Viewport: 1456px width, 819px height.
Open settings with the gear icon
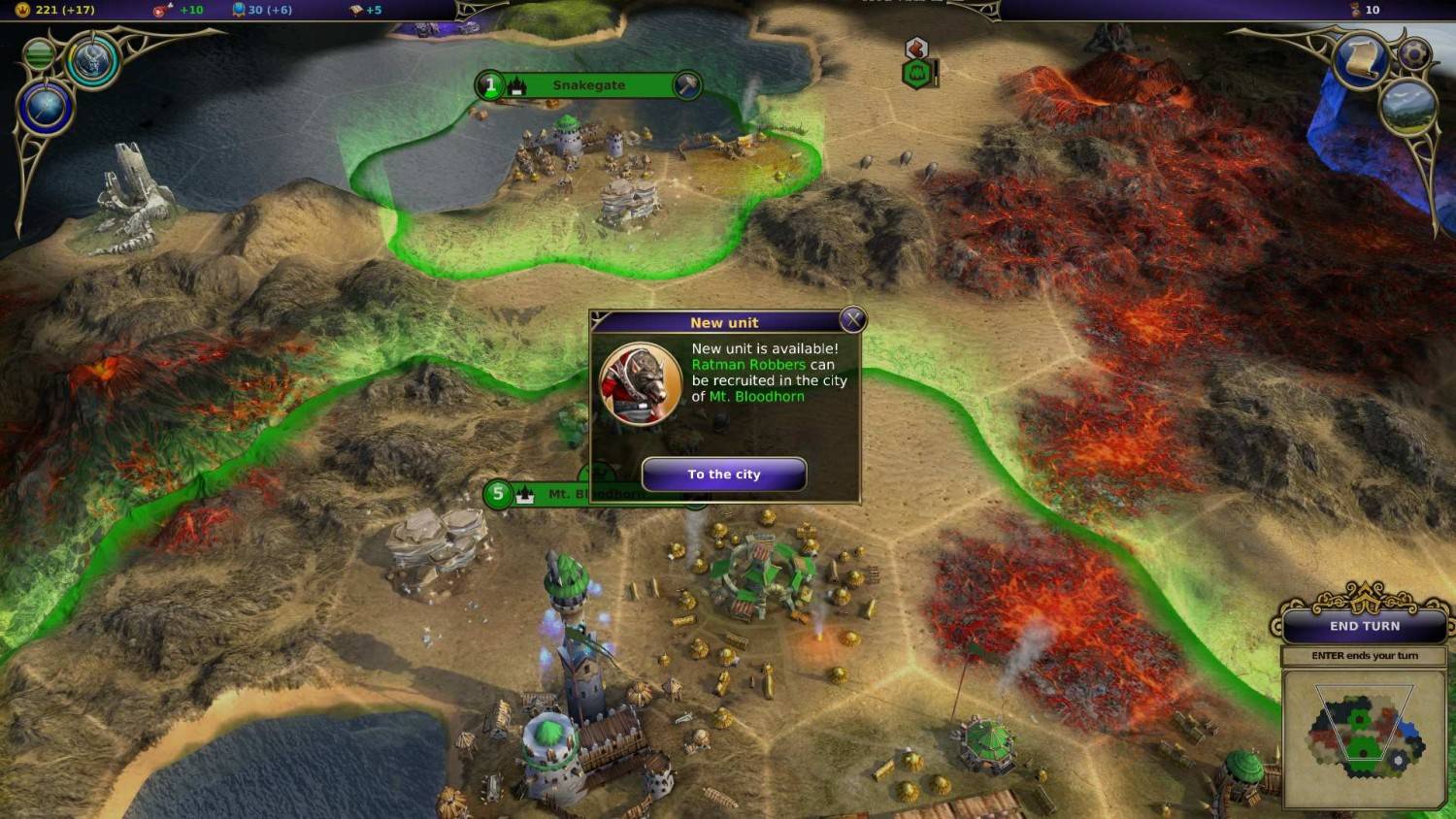point(1413,52)
